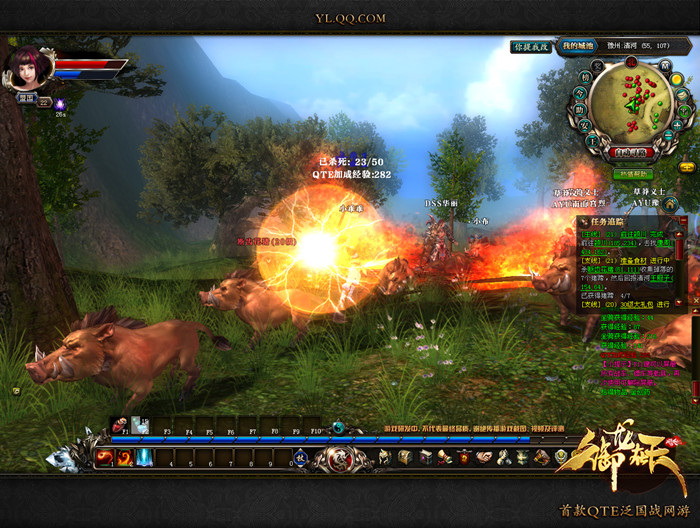This screenshot has width=700, height=528.
Task: Click the swirl orb after F10 slot
Action: (x=338, y=427)
